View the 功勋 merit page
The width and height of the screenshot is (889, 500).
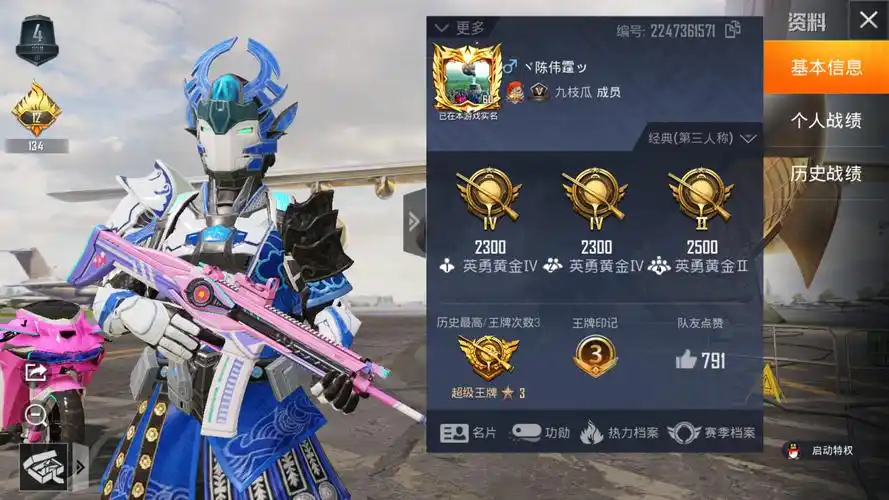(x=541, y=433)
